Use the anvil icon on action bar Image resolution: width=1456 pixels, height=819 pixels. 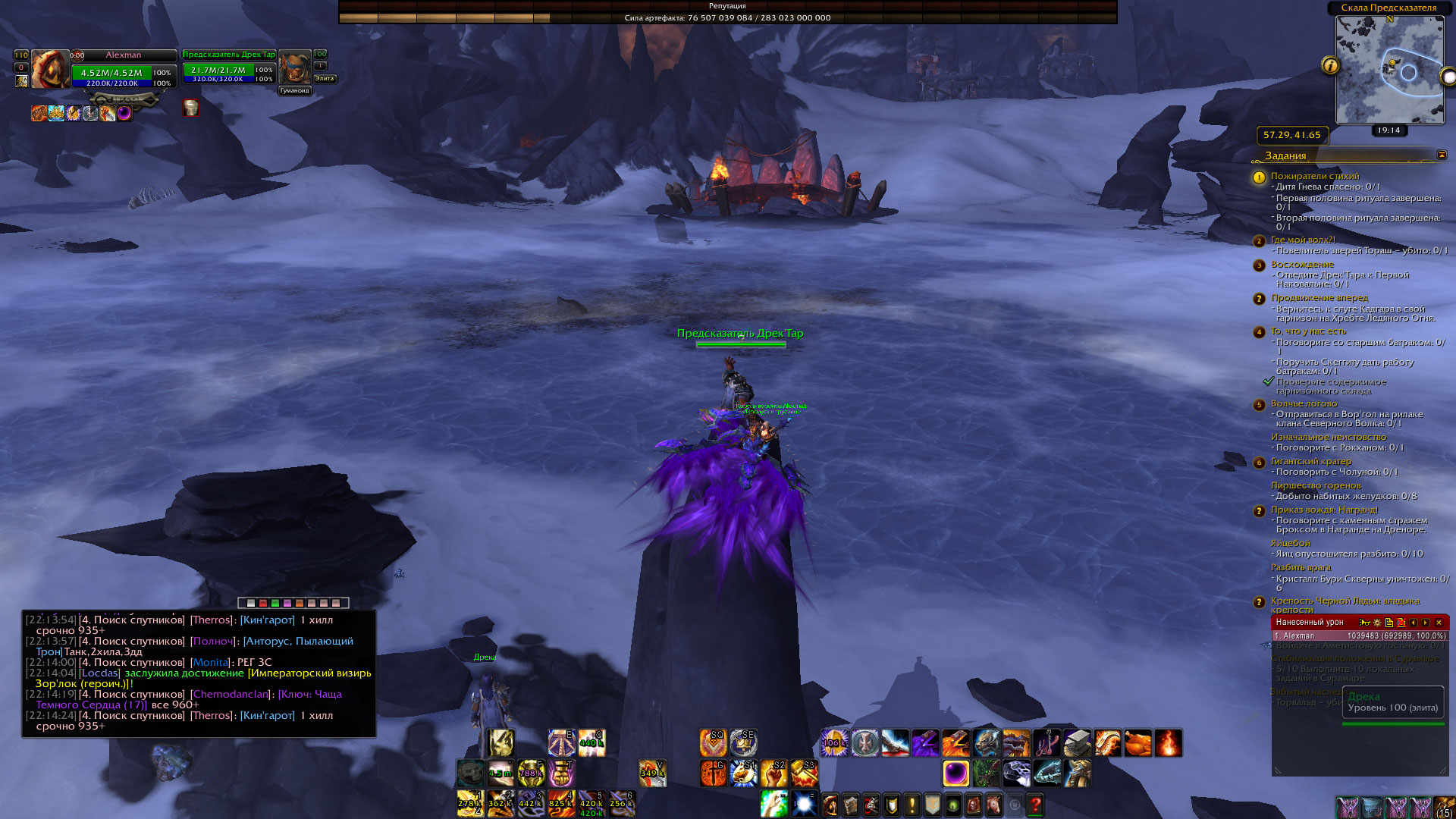click(x=1077, y=743)
